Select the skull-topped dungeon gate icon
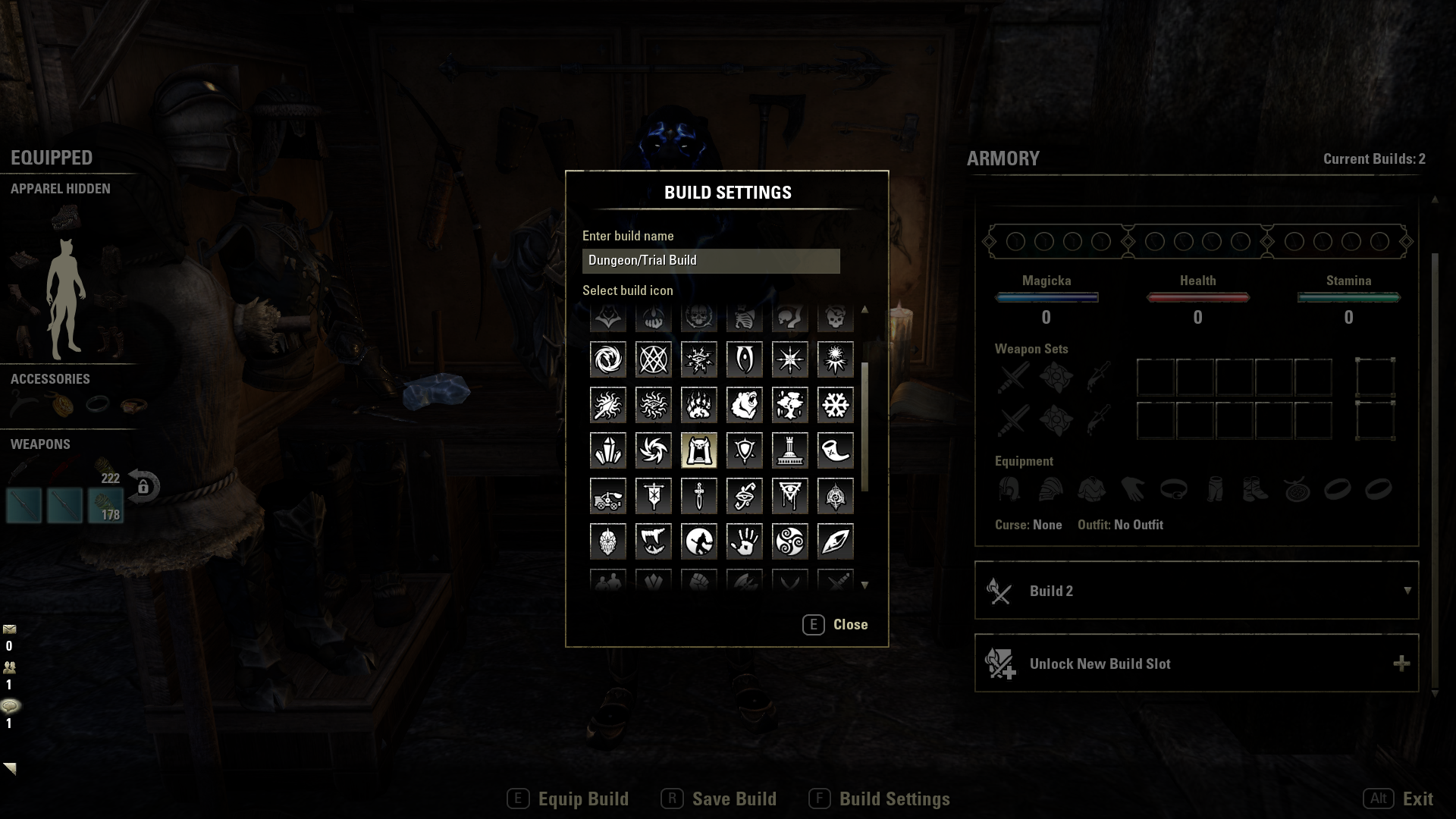This screenshot has height=819, width=1456. 698,450
